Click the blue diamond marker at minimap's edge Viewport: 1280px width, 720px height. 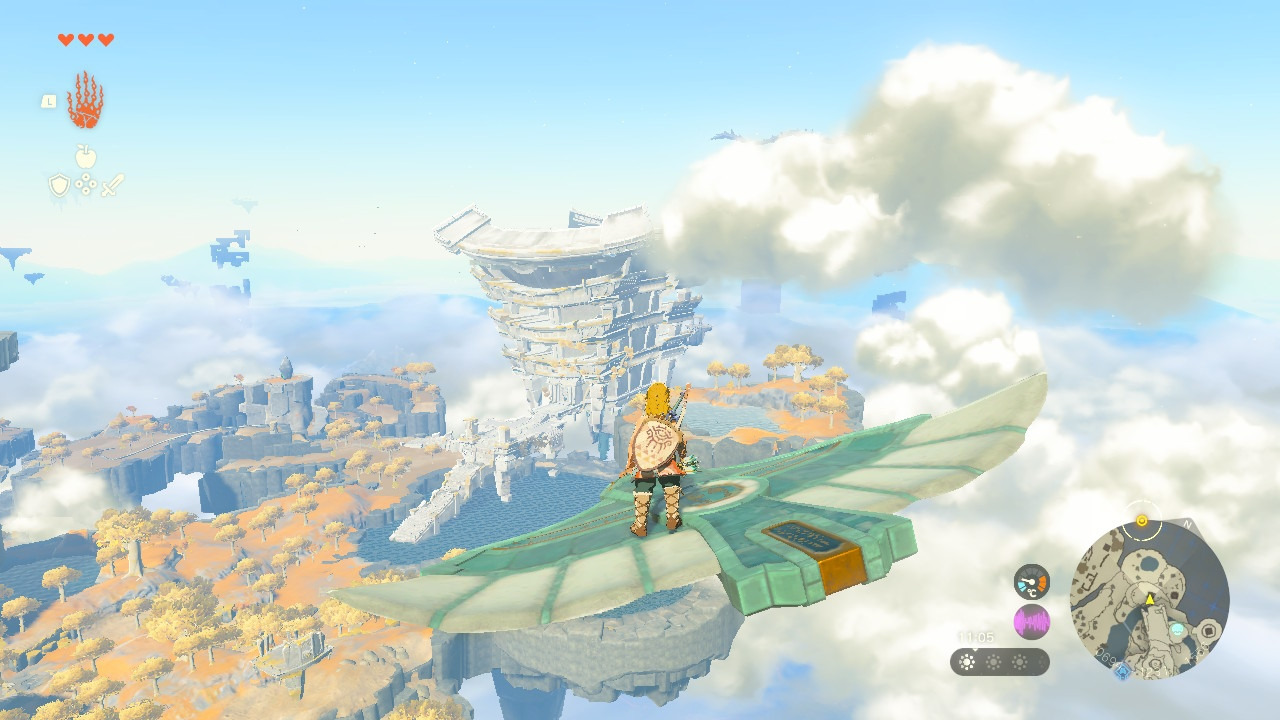coord(1121,670)
